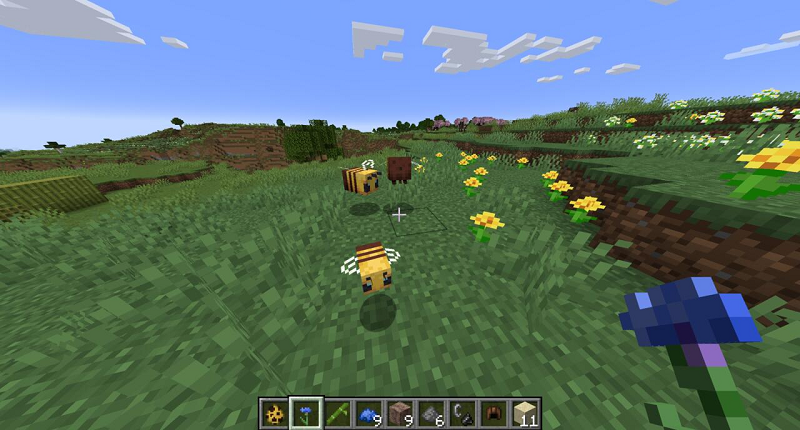Image resolution: width=800 pixels, height=430 pixels.
Task: Pick the brown block stack of nine
Action: 398,413
